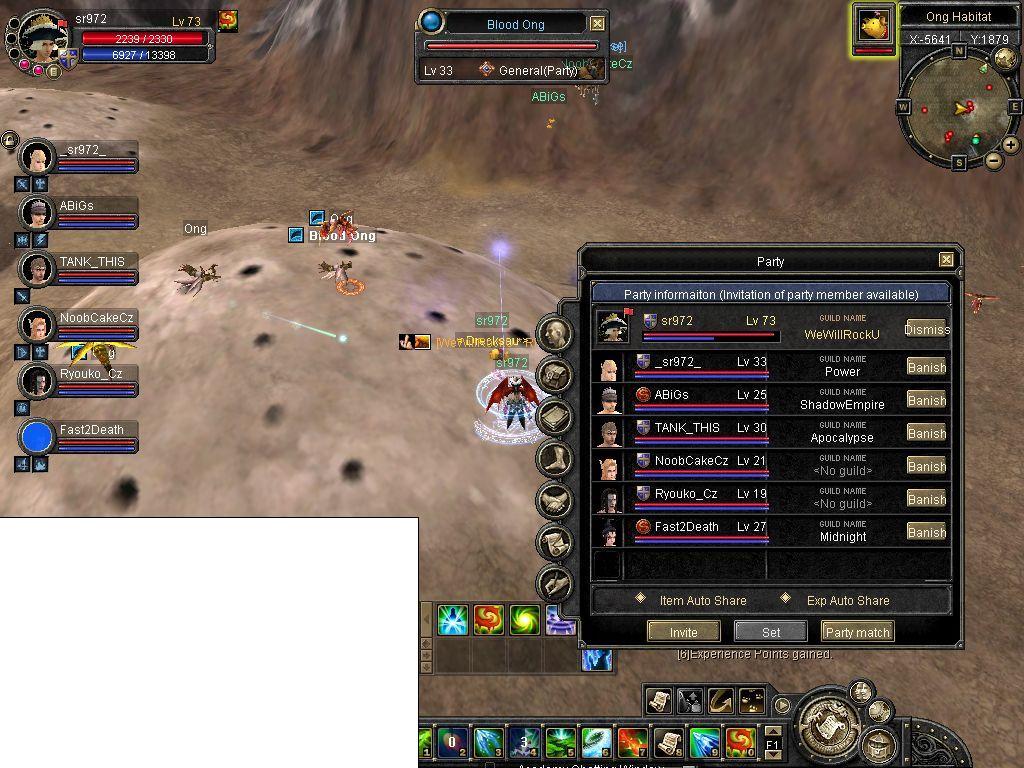
Task: Dismiss the party led by sr972
Action: click(x=926, y=329)
